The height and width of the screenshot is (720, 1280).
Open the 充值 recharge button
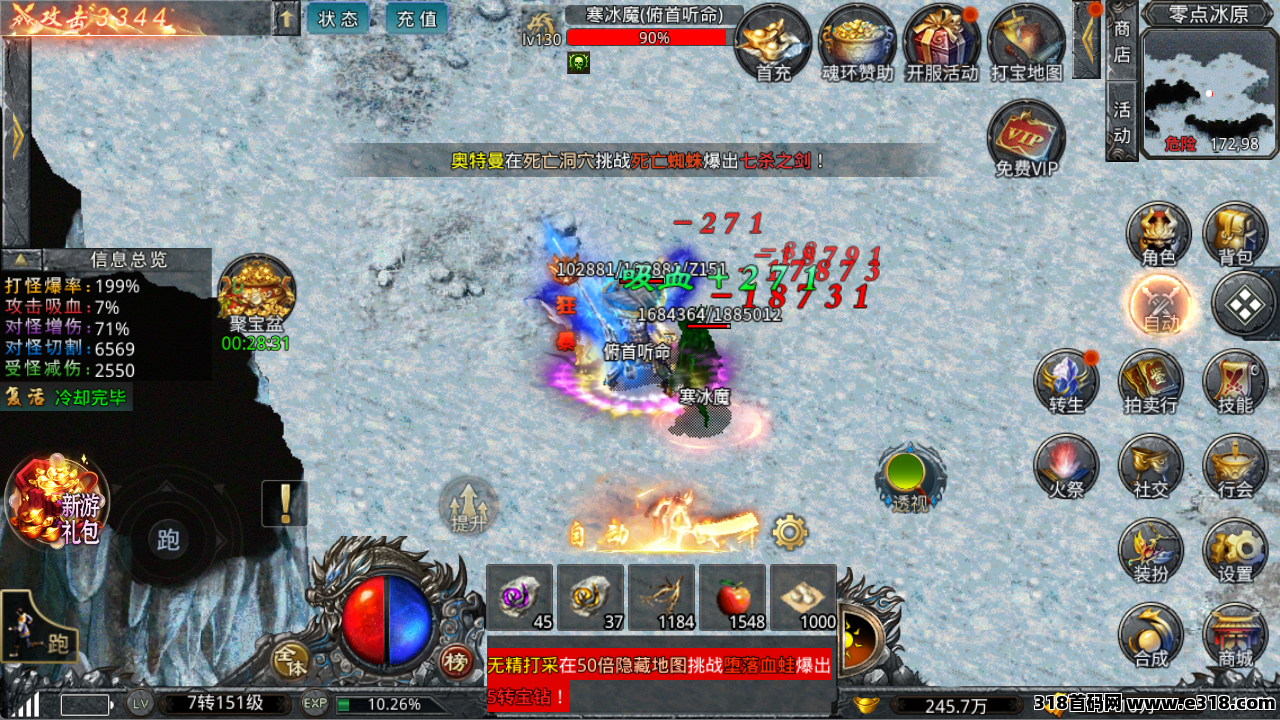coord(417,19)
